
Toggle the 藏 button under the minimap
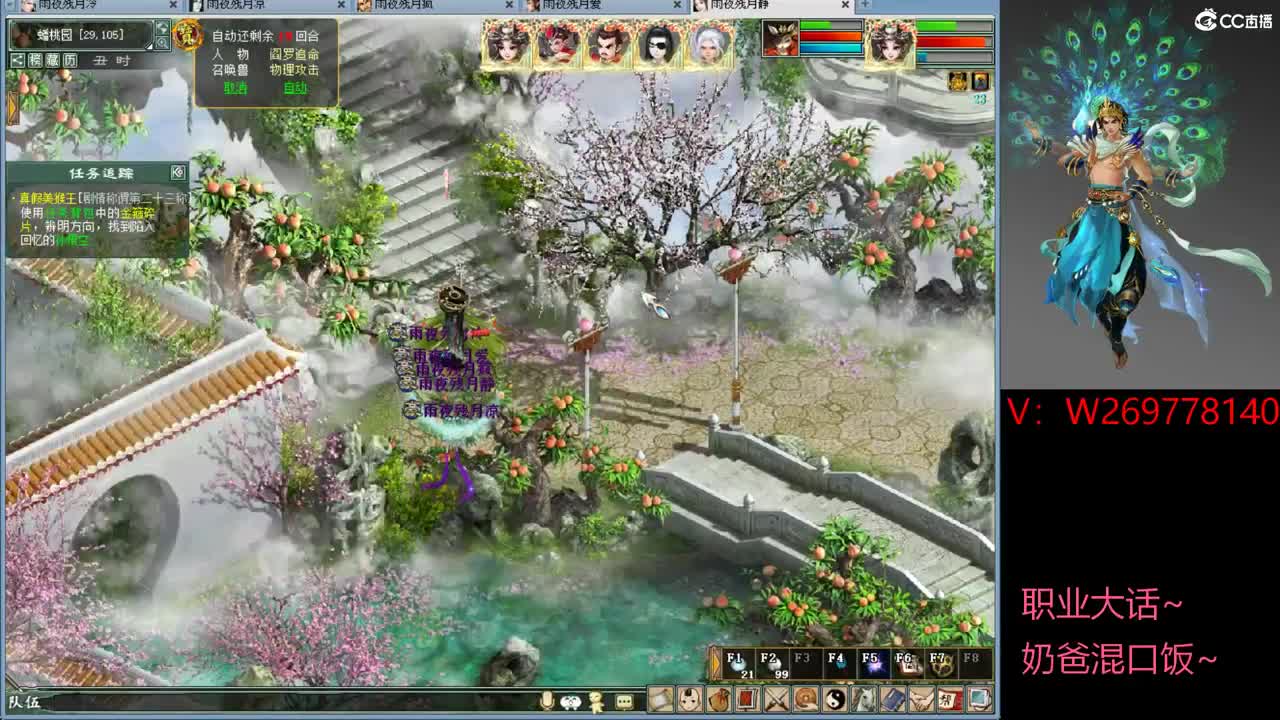point(53,60)
